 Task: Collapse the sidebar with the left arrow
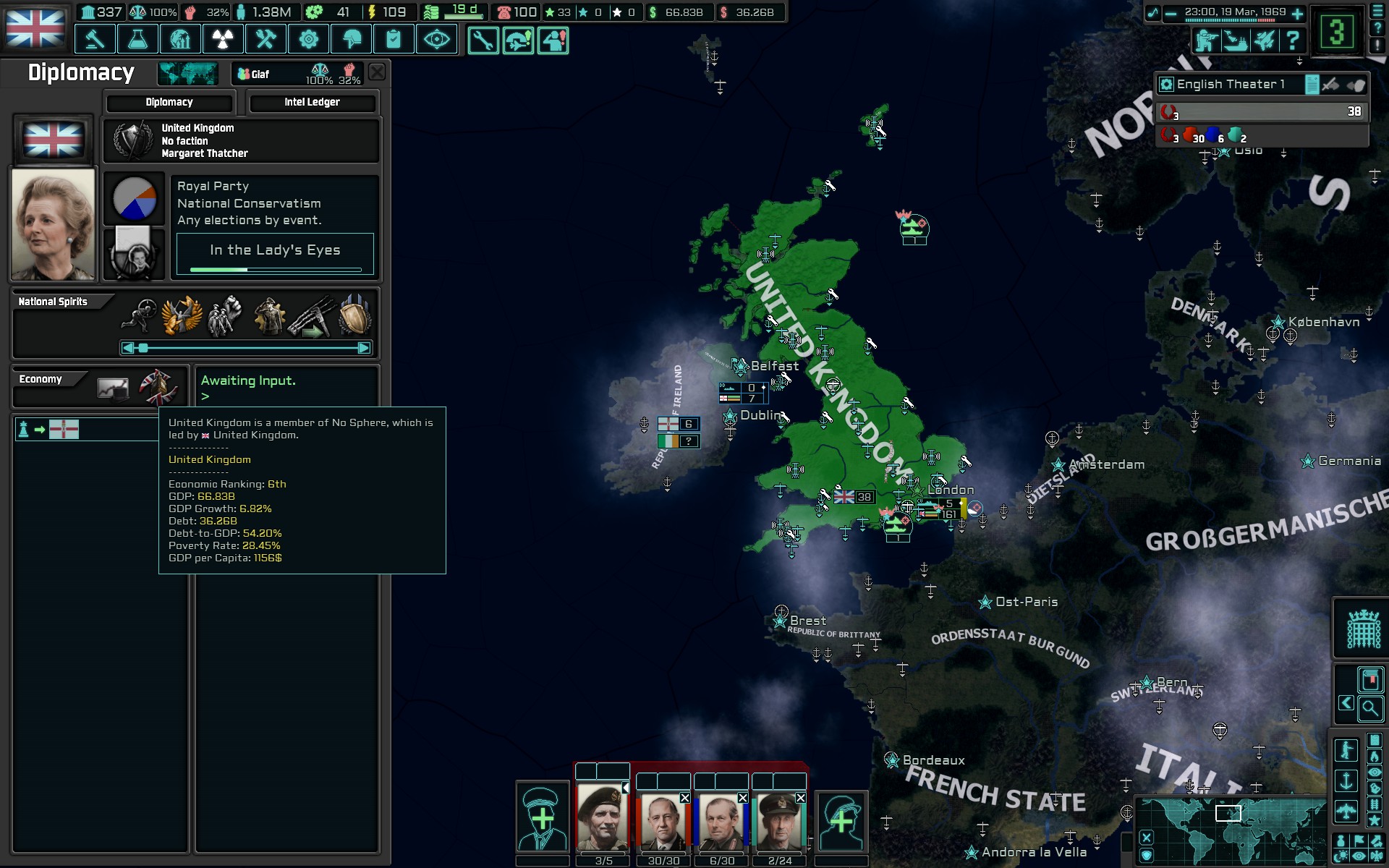(1346, 702)
